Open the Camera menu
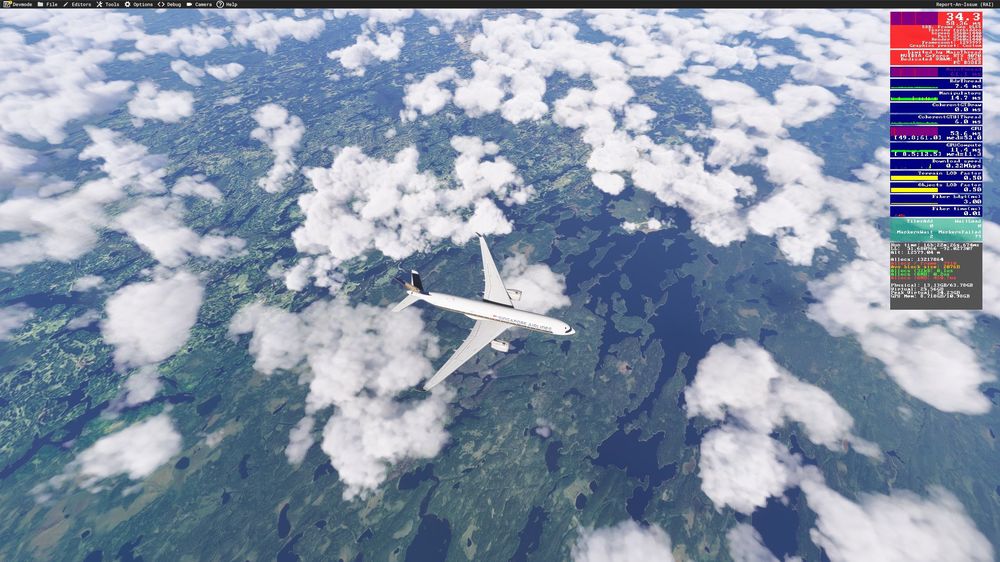The width and height of the screenshot is (1000, 562). [x=202, y=4]
